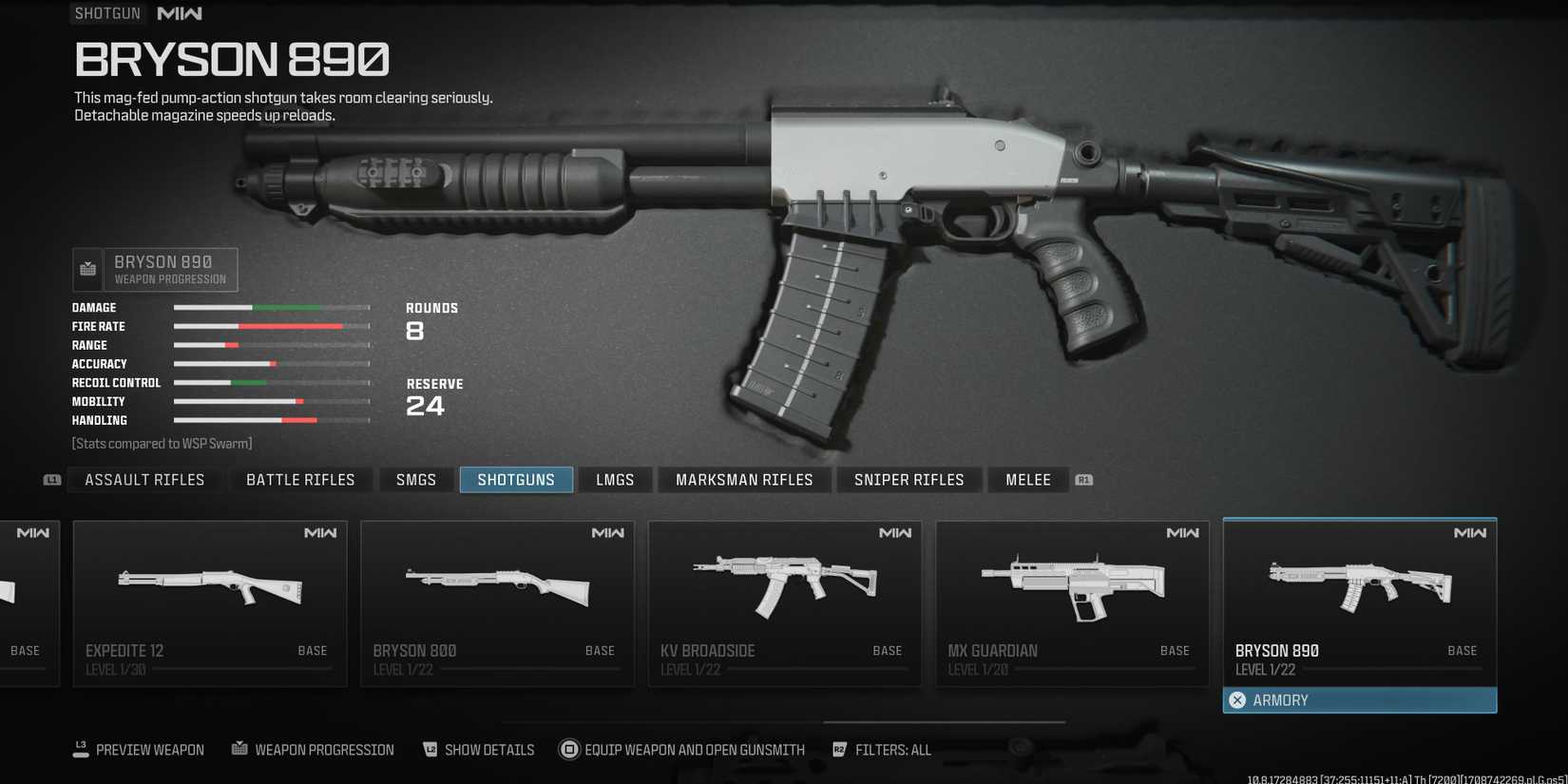Open the Armory option under Bryson 890
Viewport: 1568px width, 784px height.
(1360, 700)
